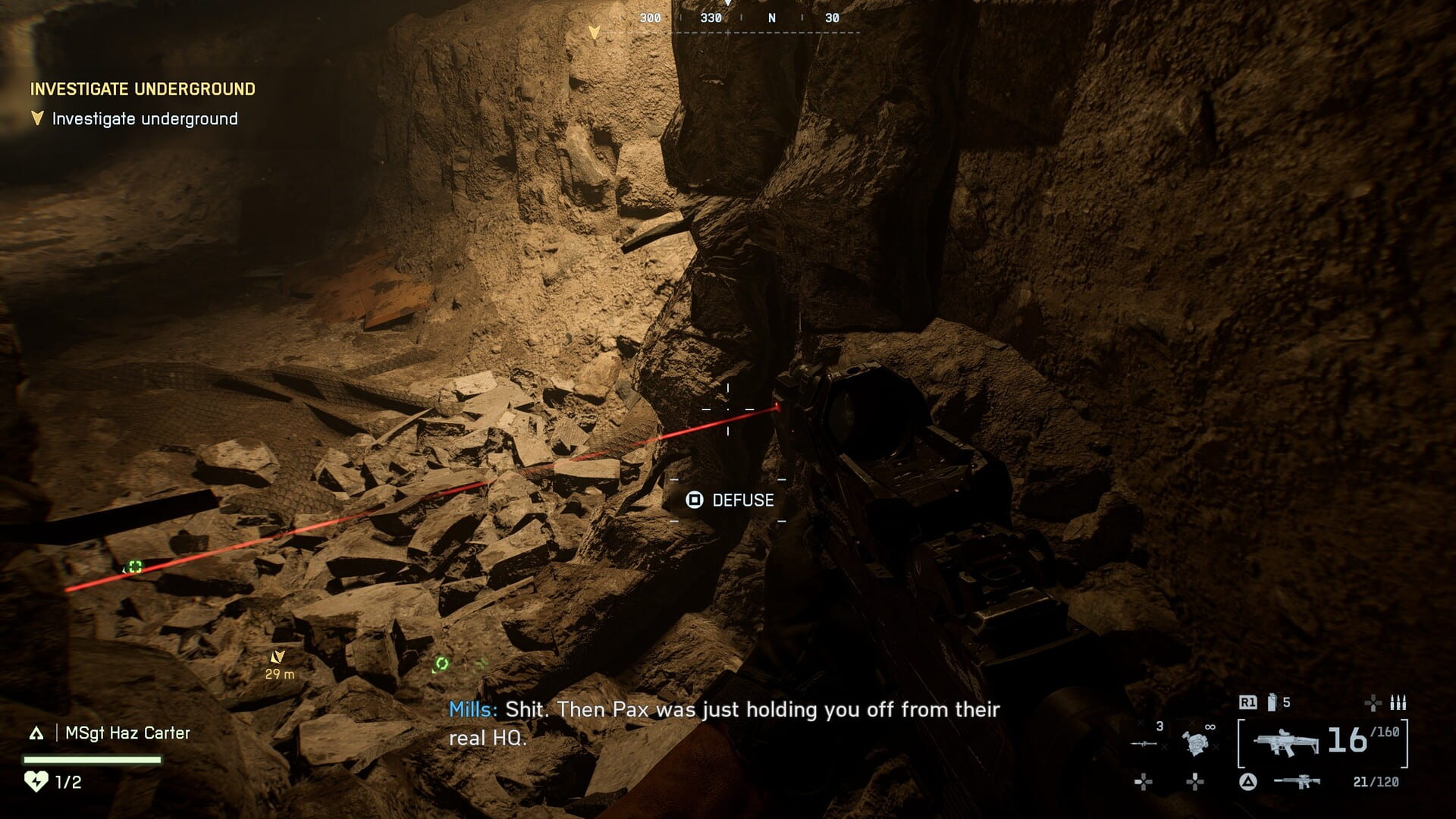Select the frag grenade icon next to R1

coord(1271,702)
